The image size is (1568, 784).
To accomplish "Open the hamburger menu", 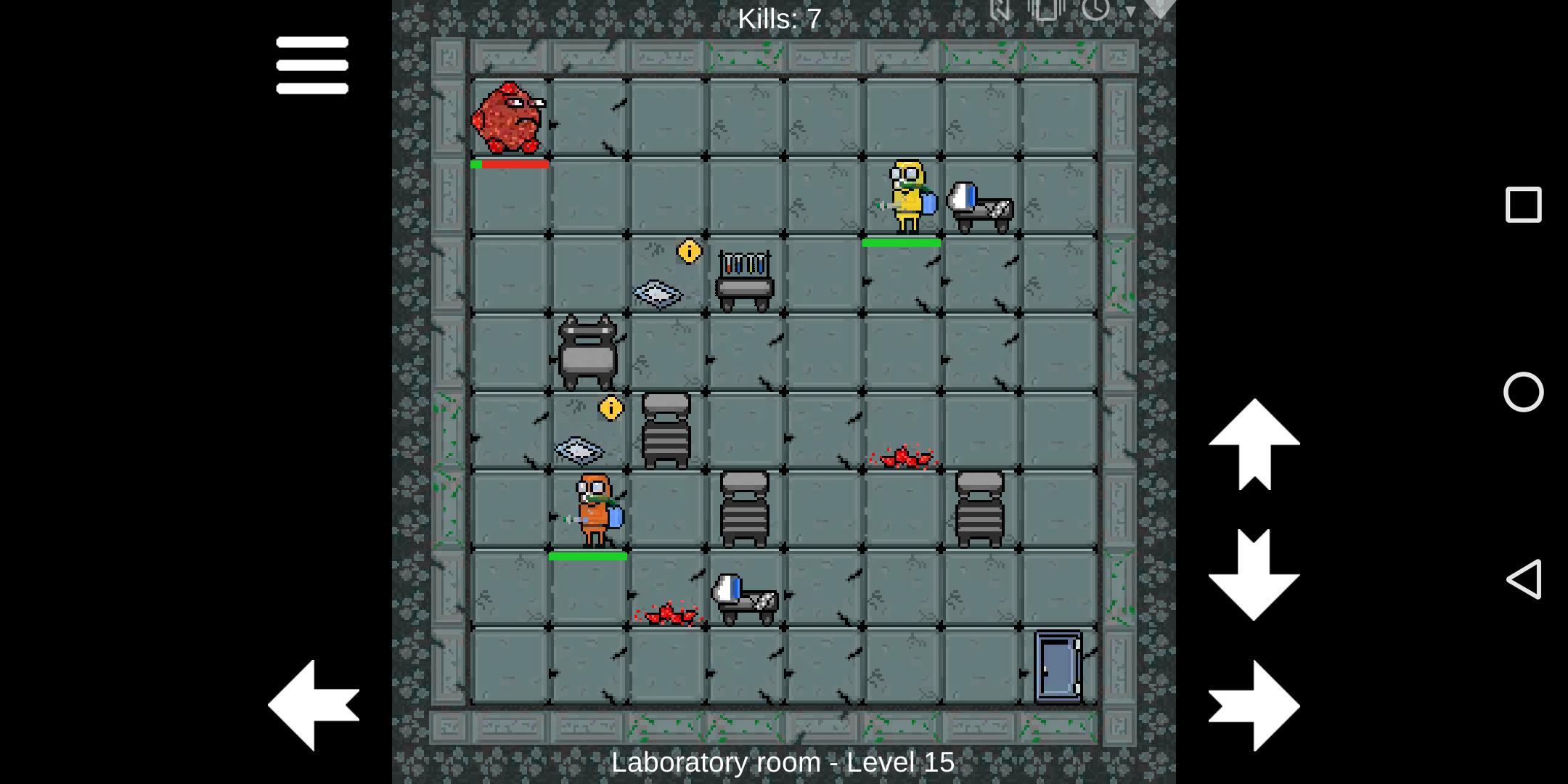I will (312, 65).
